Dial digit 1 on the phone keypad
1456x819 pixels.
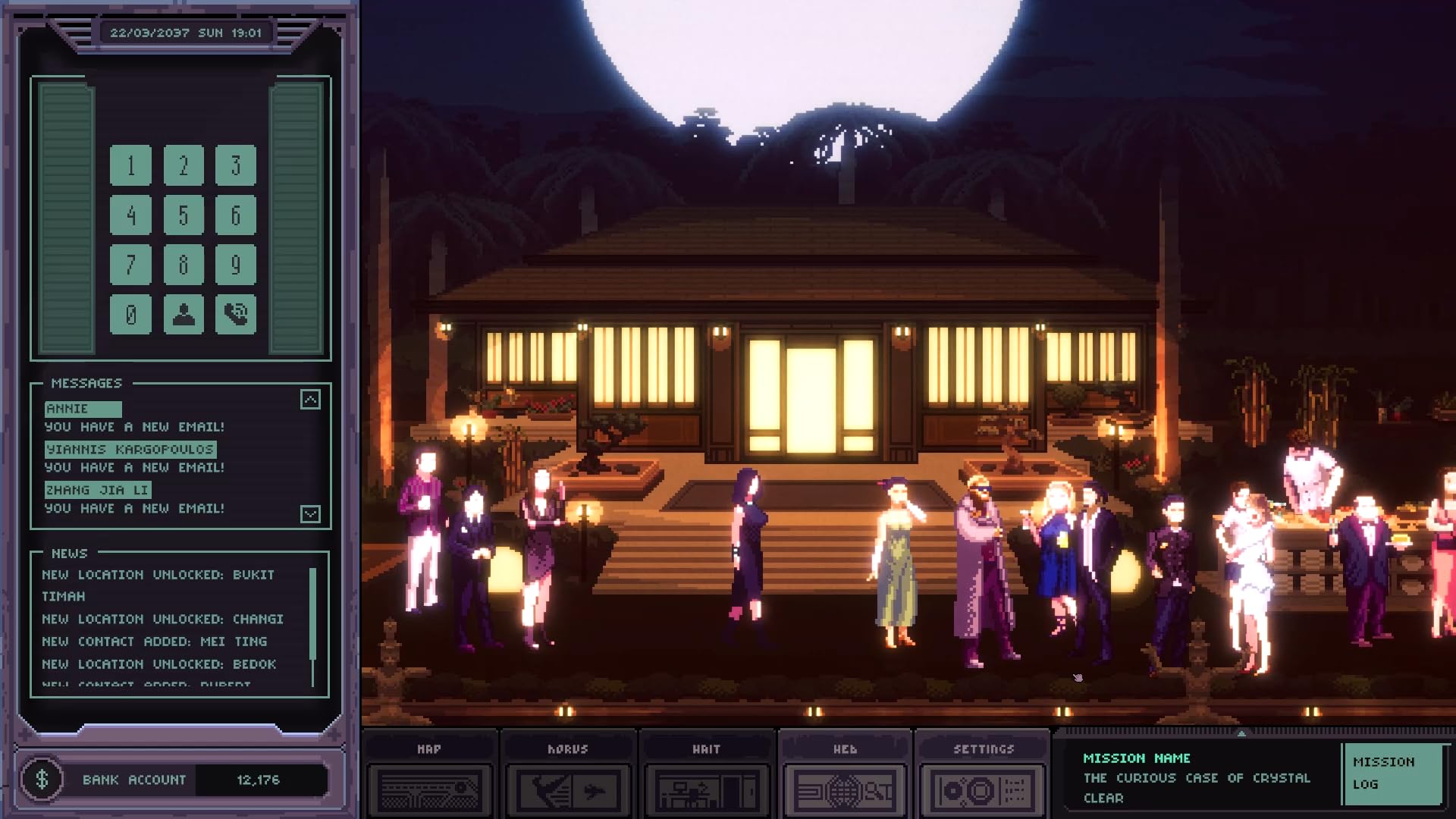pos(130,165)
